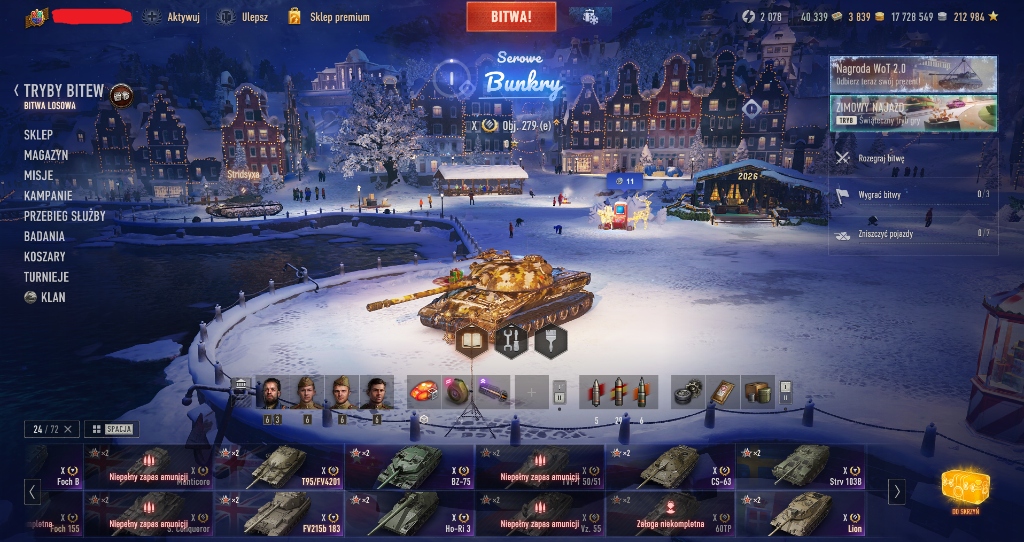Open the Nagroda WoT 2.0 banner
1024x542 pixels.
912,73
